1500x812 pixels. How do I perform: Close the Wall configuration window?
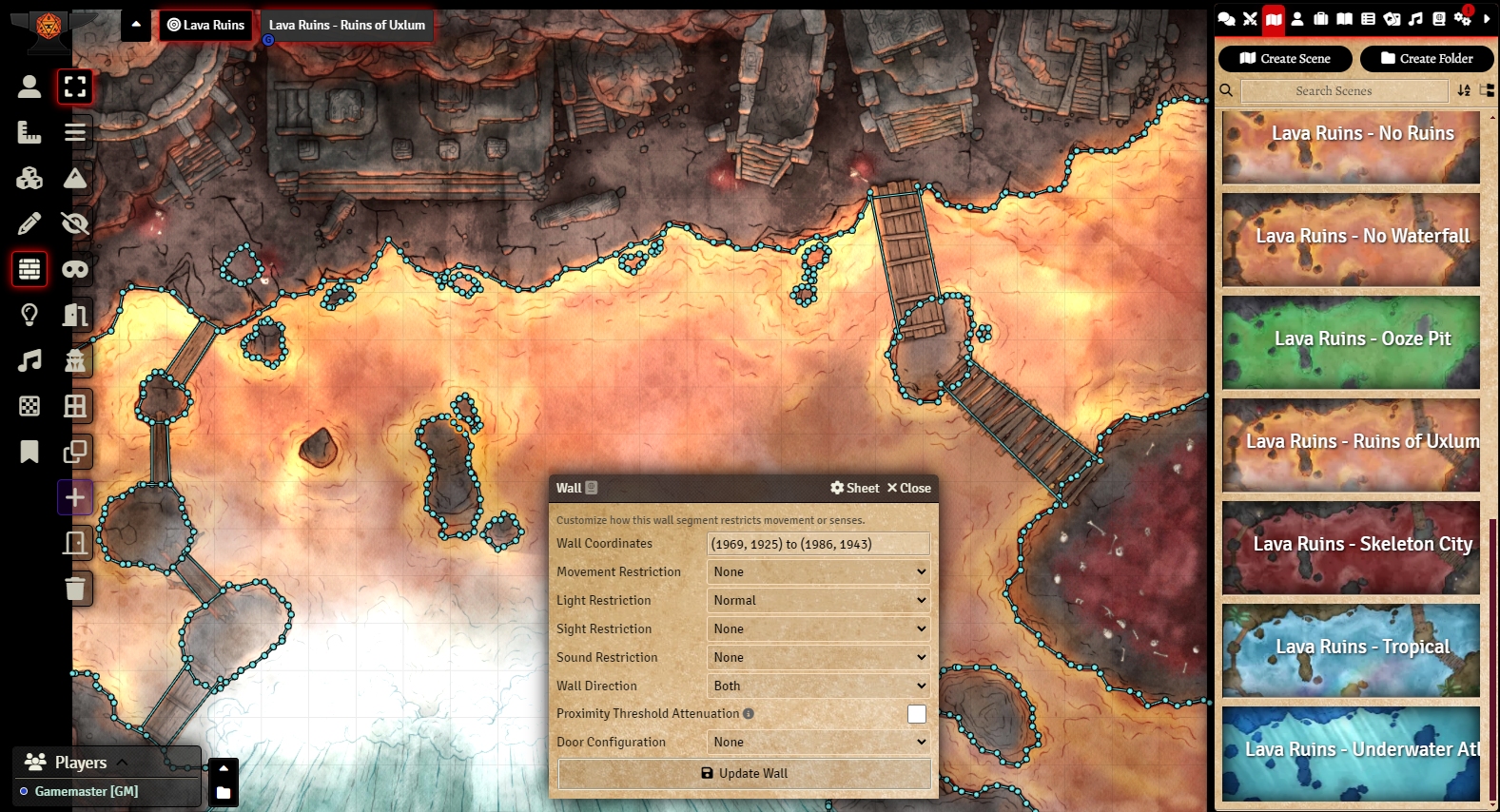point(909,488)
